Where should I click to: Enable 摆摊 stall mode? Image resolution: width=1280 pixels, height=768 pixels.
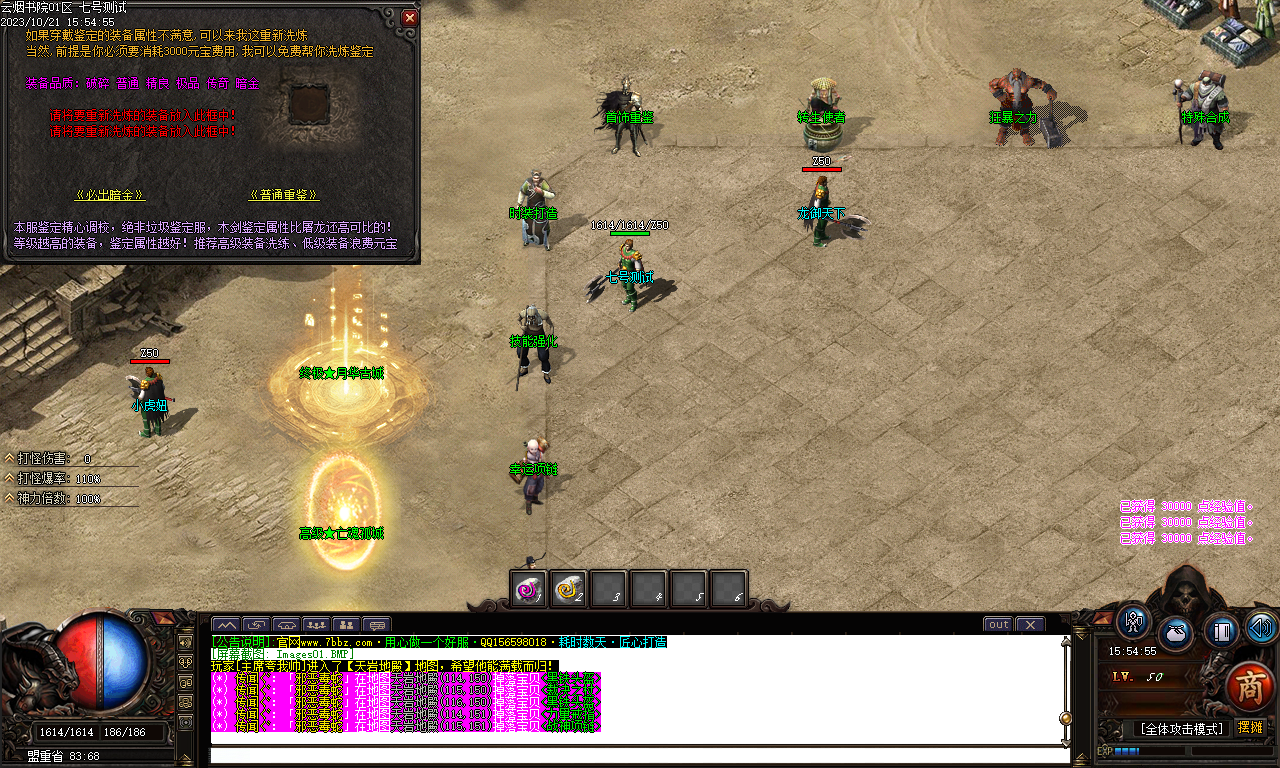point(1251,728)
